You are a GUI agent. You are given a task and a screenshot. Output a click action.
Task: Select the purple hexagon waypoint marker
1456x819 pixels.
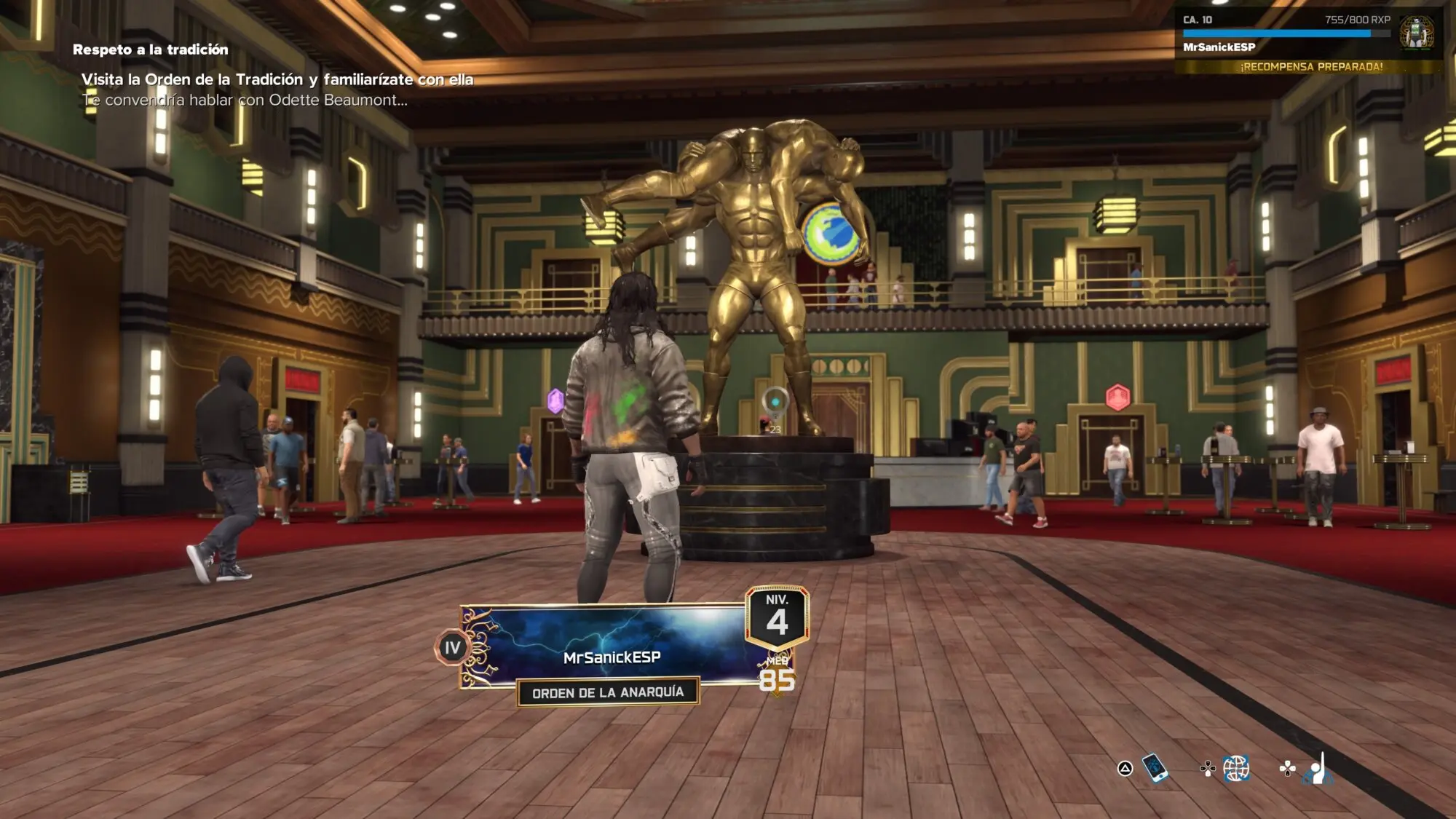[x=555, y=400]
